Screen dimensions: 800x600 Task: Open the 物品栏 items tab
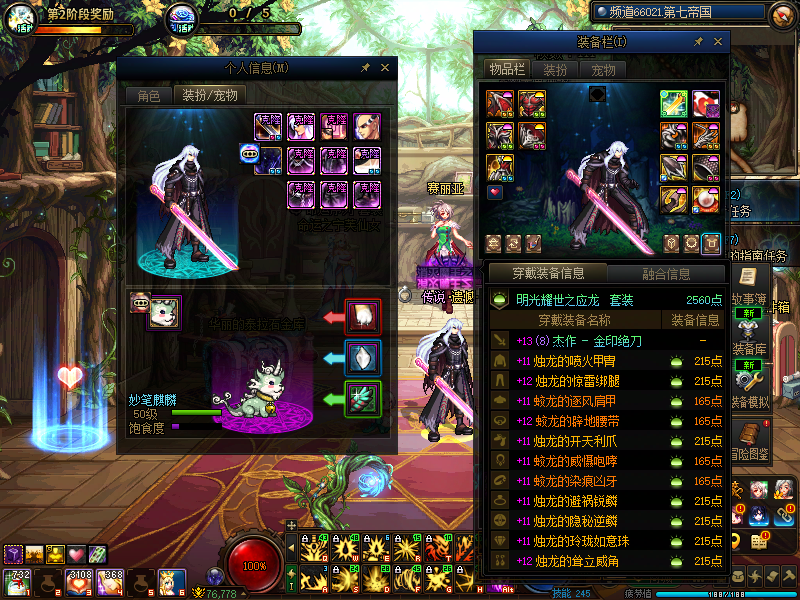506,69
